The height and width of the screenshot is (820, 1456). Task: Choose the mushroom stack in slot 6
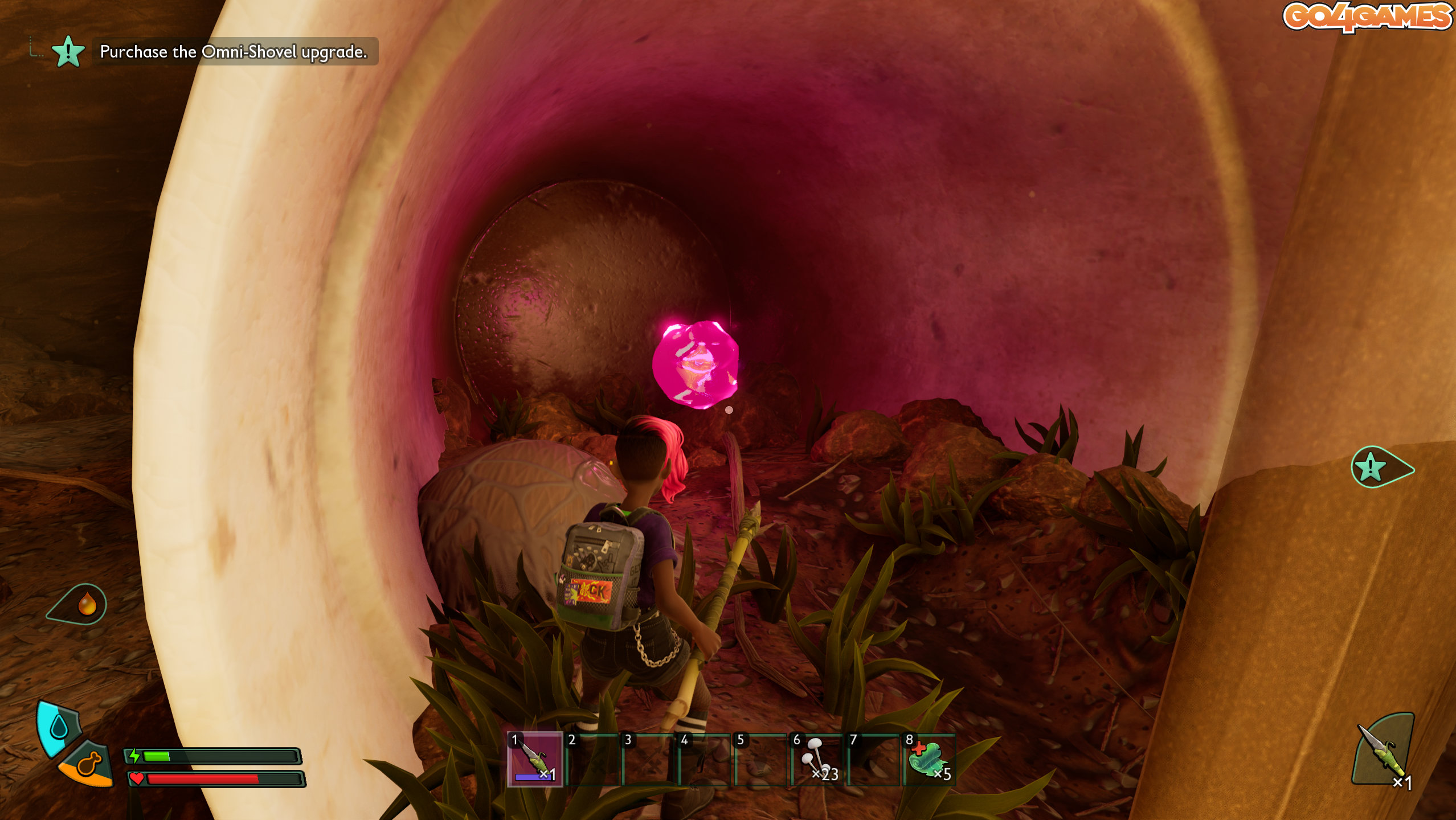click(x=816, y=759)
